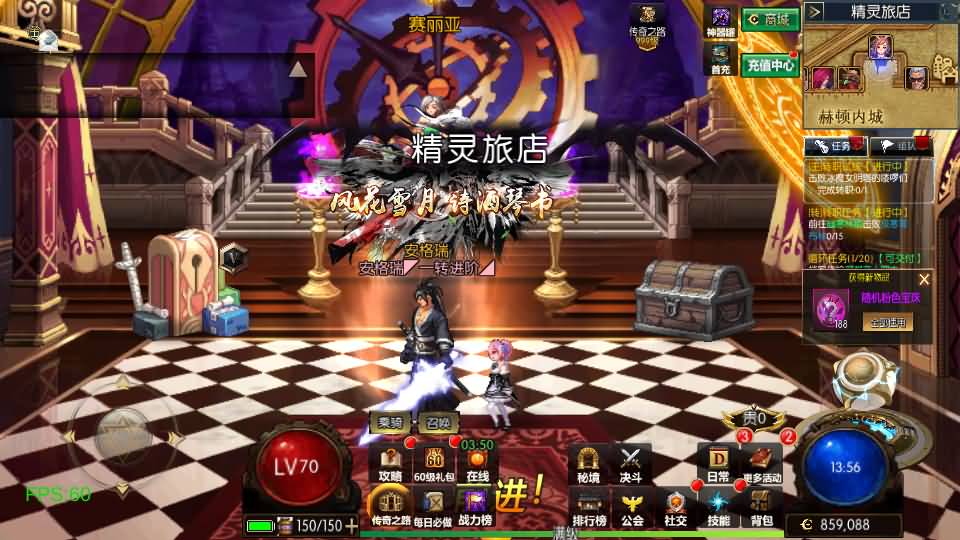The height and width of the screenshot is (540, 960).
Task: Open the 社交 social menu
Action: point(676,507)
